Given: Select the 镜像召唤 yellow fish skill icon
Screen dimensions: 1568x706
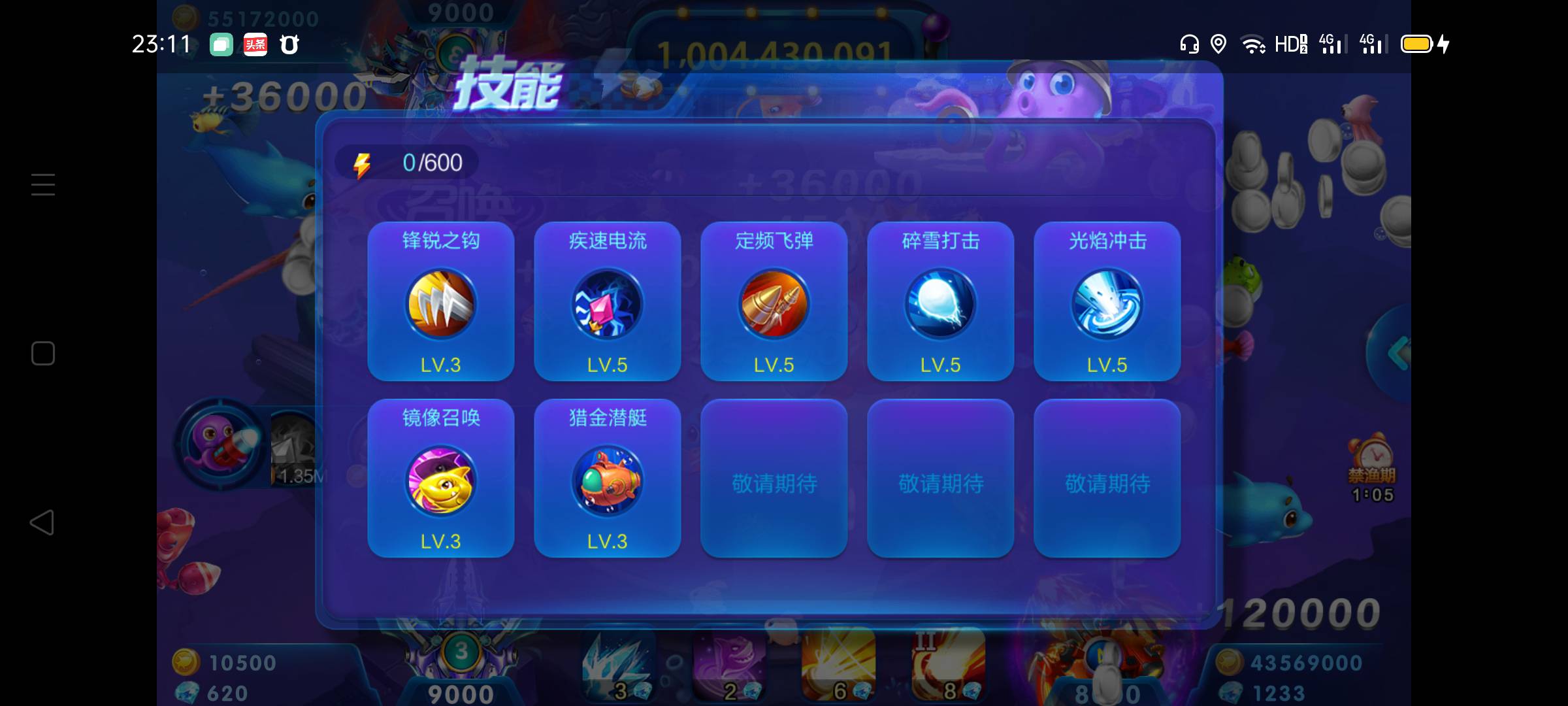Looking at the screenshot, I should [x=440, y=482].
